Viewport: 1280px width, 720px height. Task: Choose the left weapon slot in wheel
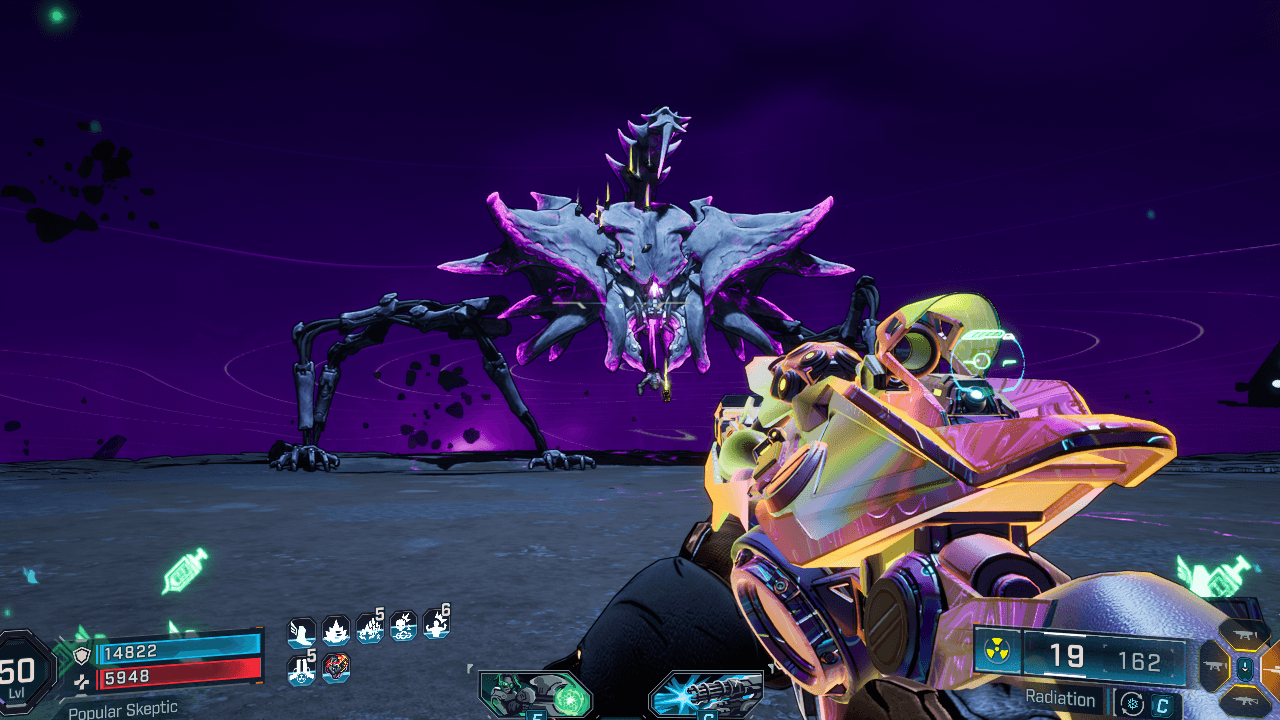coord(1215,666)
